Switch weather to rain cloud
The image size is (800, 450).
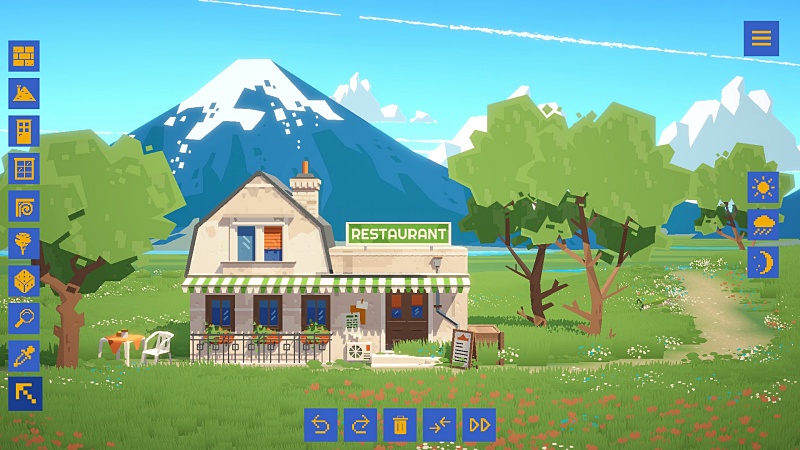[763, 225]
